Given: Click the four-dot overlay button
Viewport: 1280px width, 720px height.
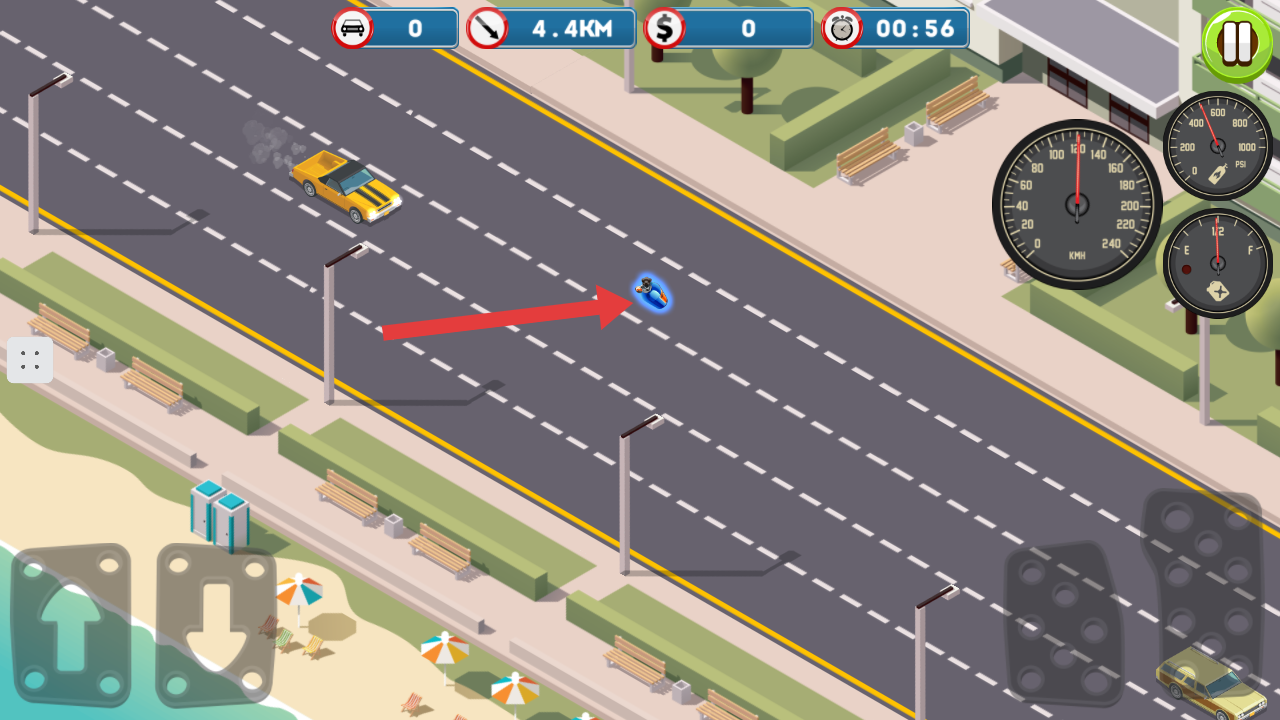Looking at the screenshot, I should 30,360.
